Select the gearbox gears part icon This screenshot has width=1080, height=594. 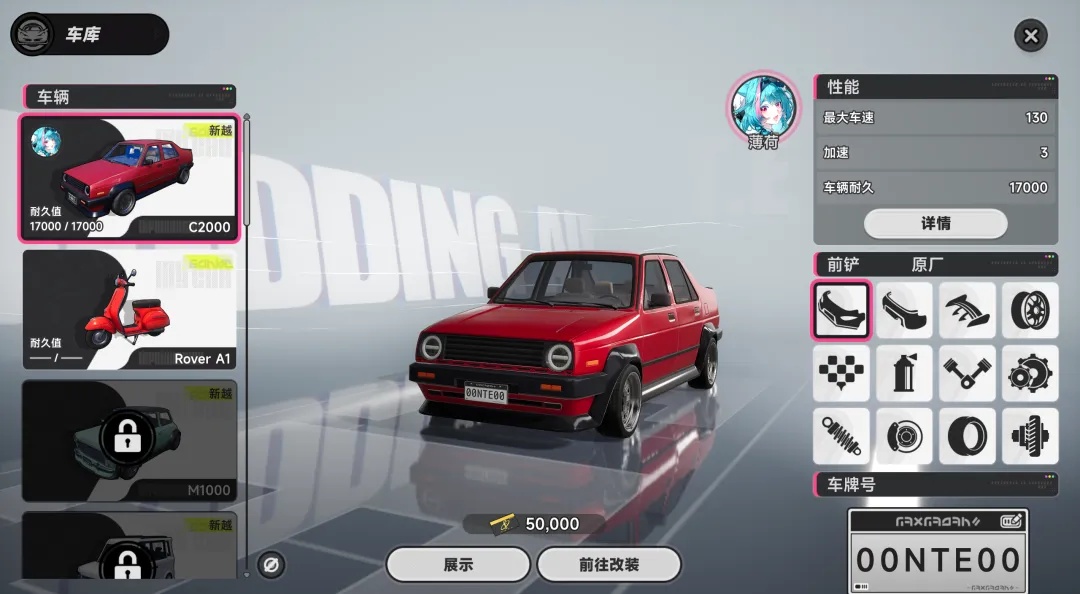(x=1029, y=374)
